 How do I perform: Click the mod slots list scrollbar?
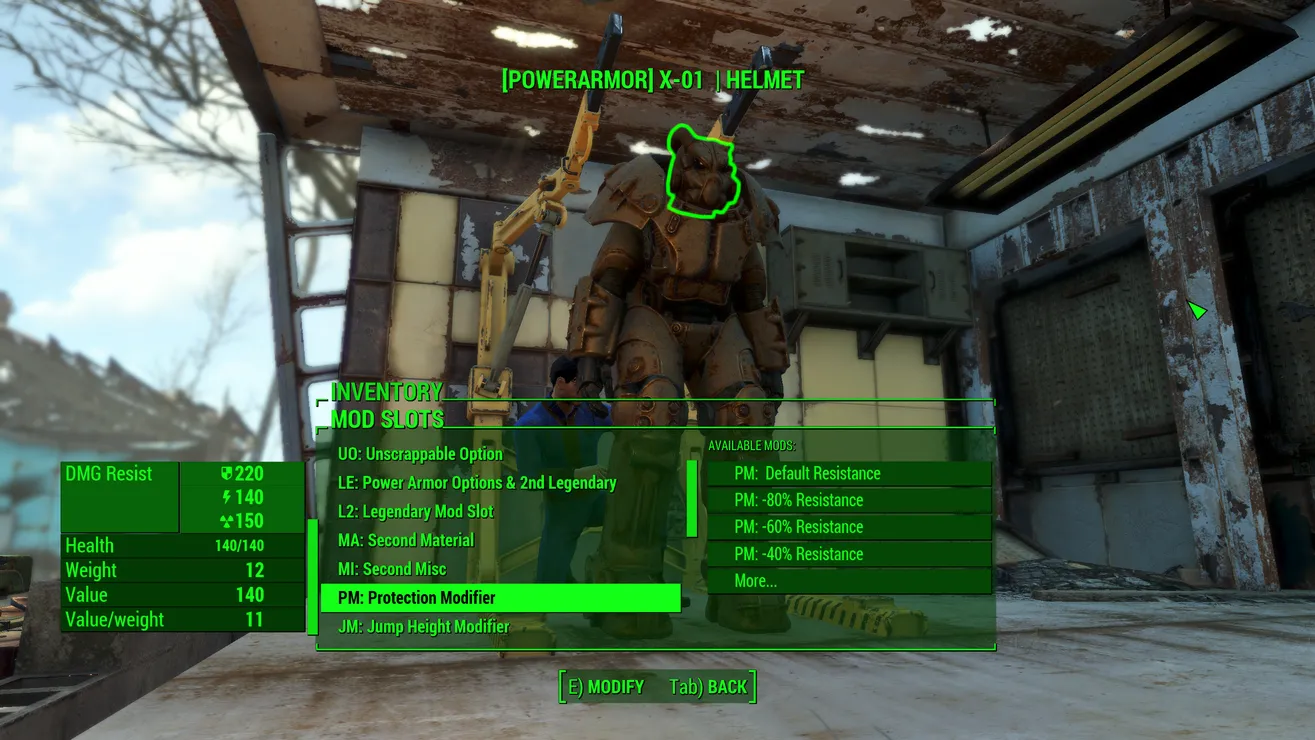click(691, 498)
